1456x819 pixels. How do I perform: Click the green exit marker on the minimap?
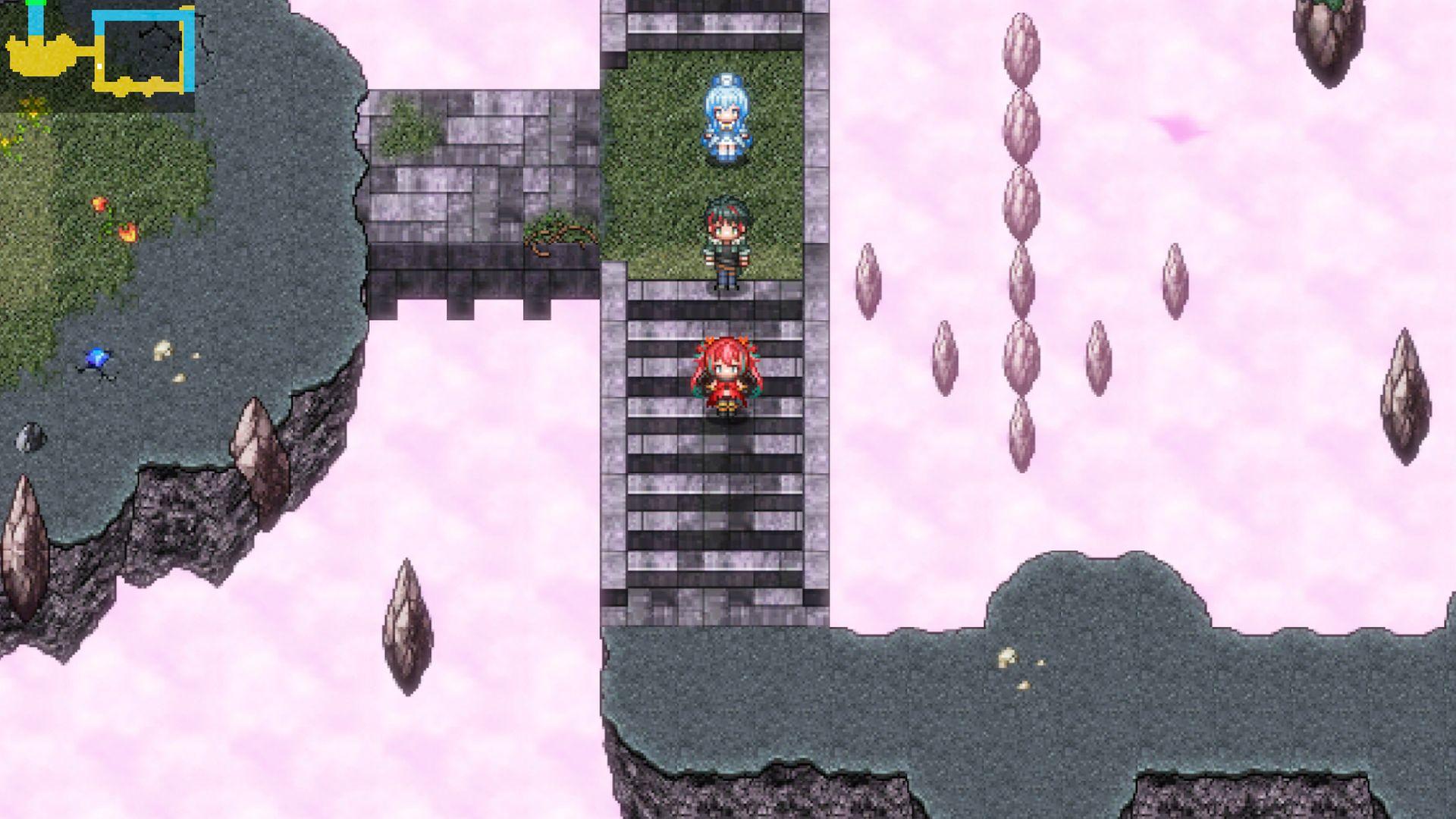[x=36, y=5]
